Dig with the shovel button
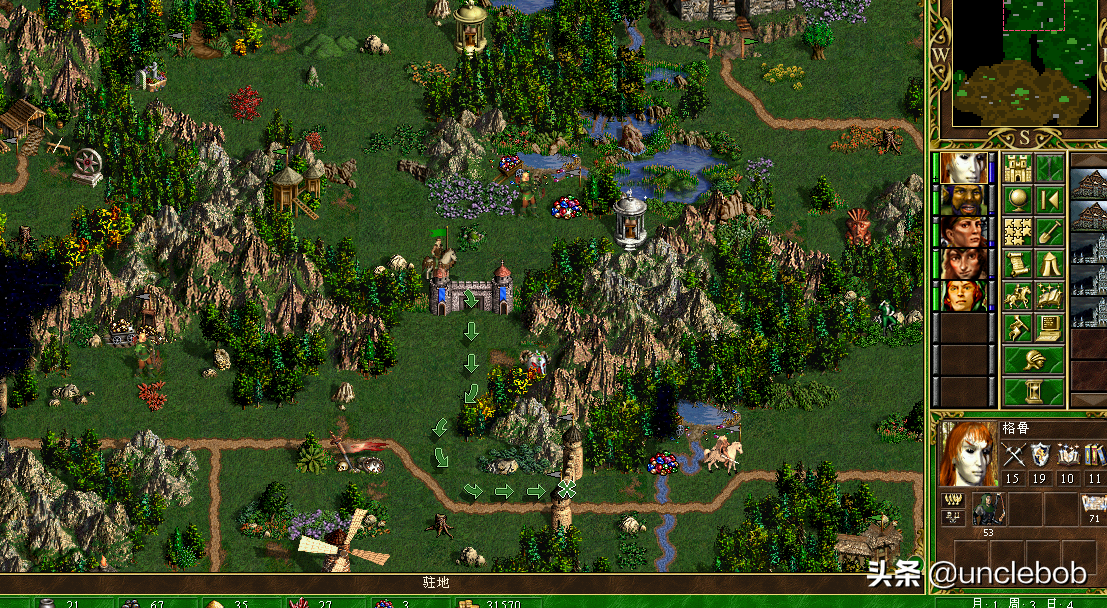Viewport: 1107px width, 608px height. [x=1049, y=232]
